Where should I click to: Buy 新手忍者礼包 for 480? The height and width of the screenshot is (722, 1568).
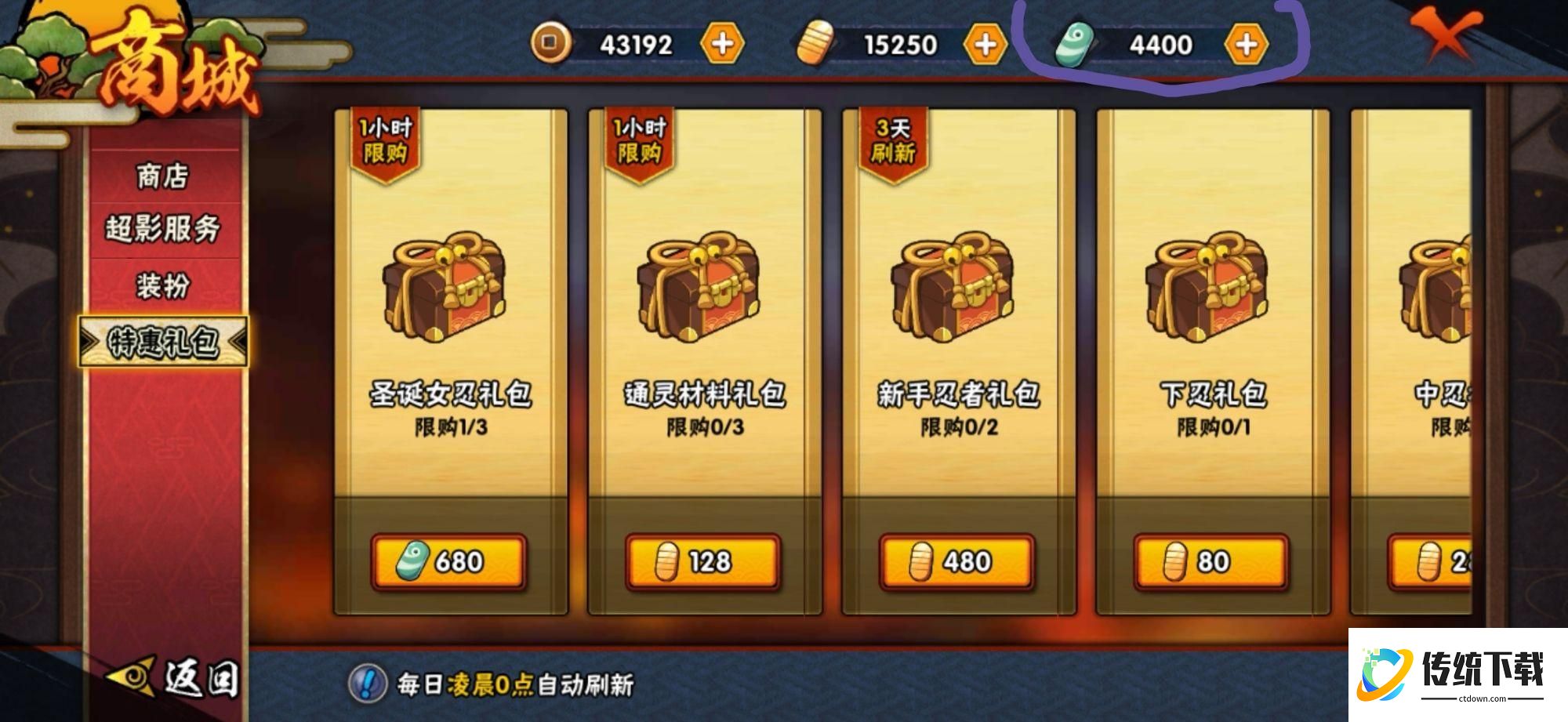[958, 561]
